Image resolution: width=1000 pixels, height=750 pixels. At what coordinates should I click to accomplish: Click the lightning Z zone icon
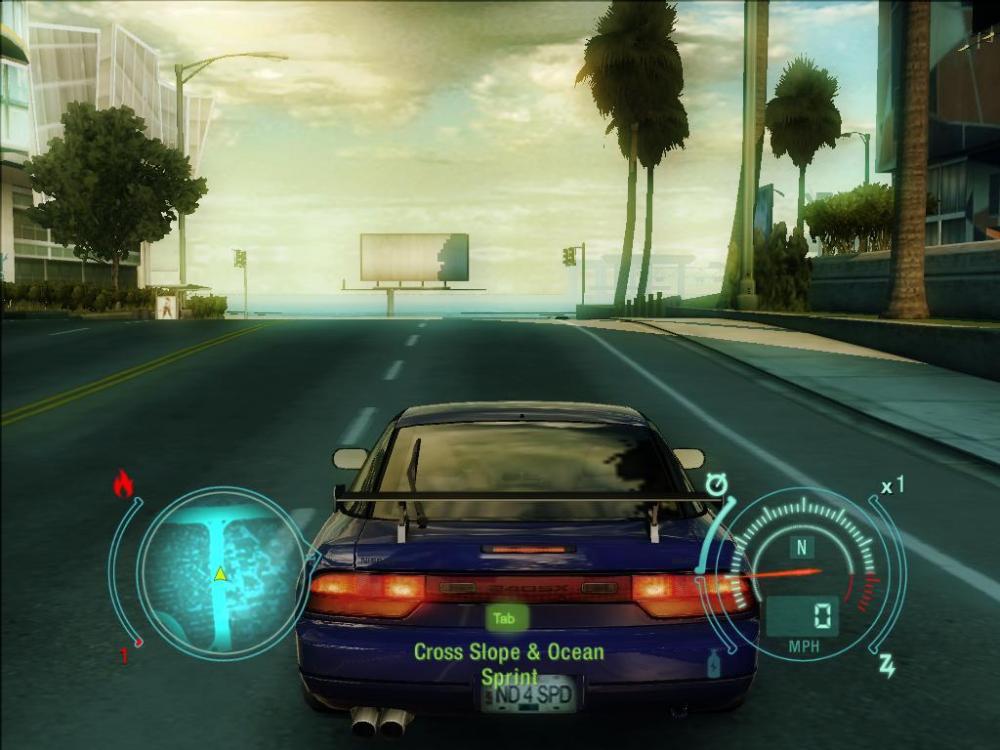[x=886, y=666]
